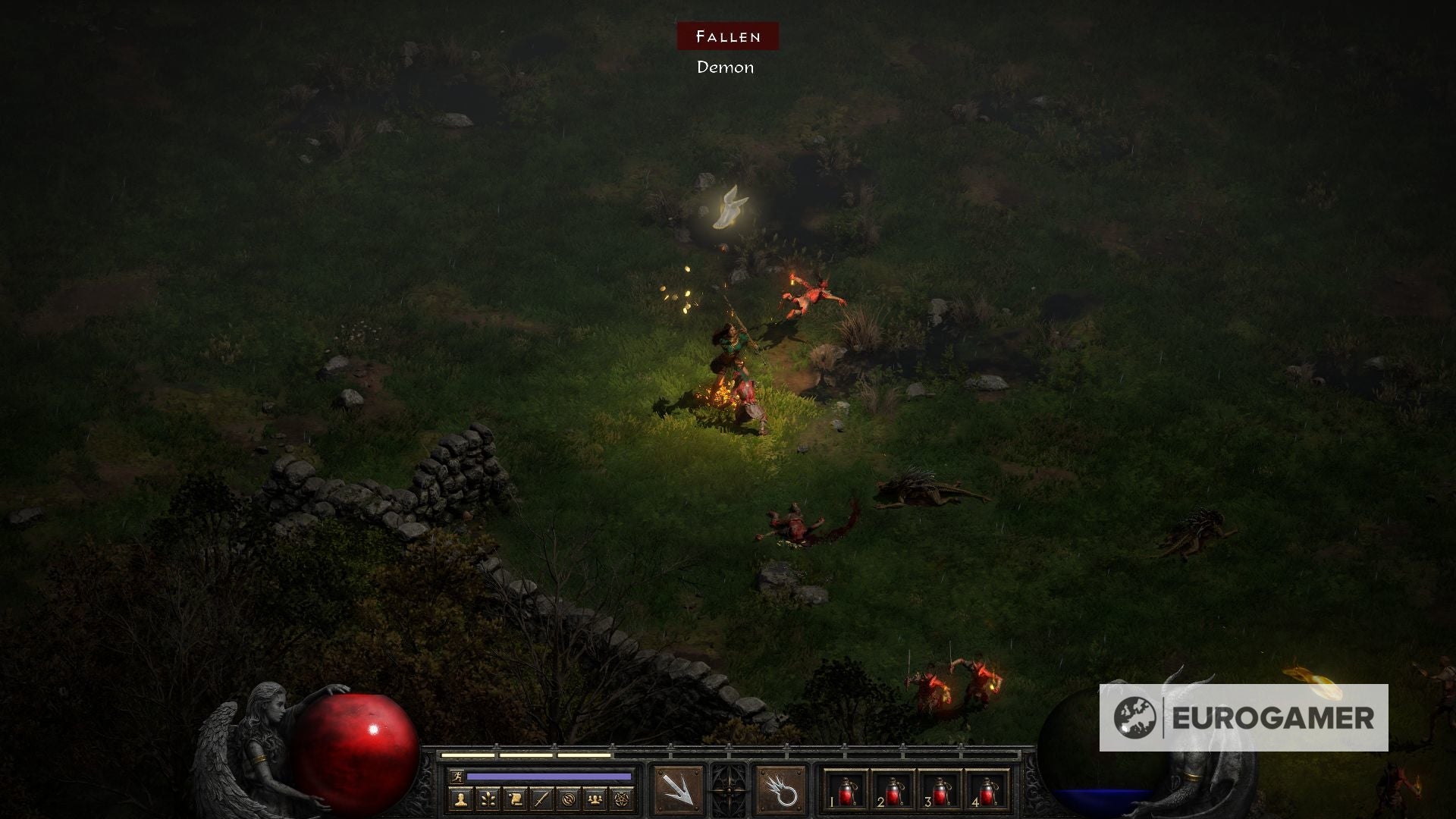Use the healing potion in belt slot 3
This screenshot has width=1456, height=819.
point(940,791)
